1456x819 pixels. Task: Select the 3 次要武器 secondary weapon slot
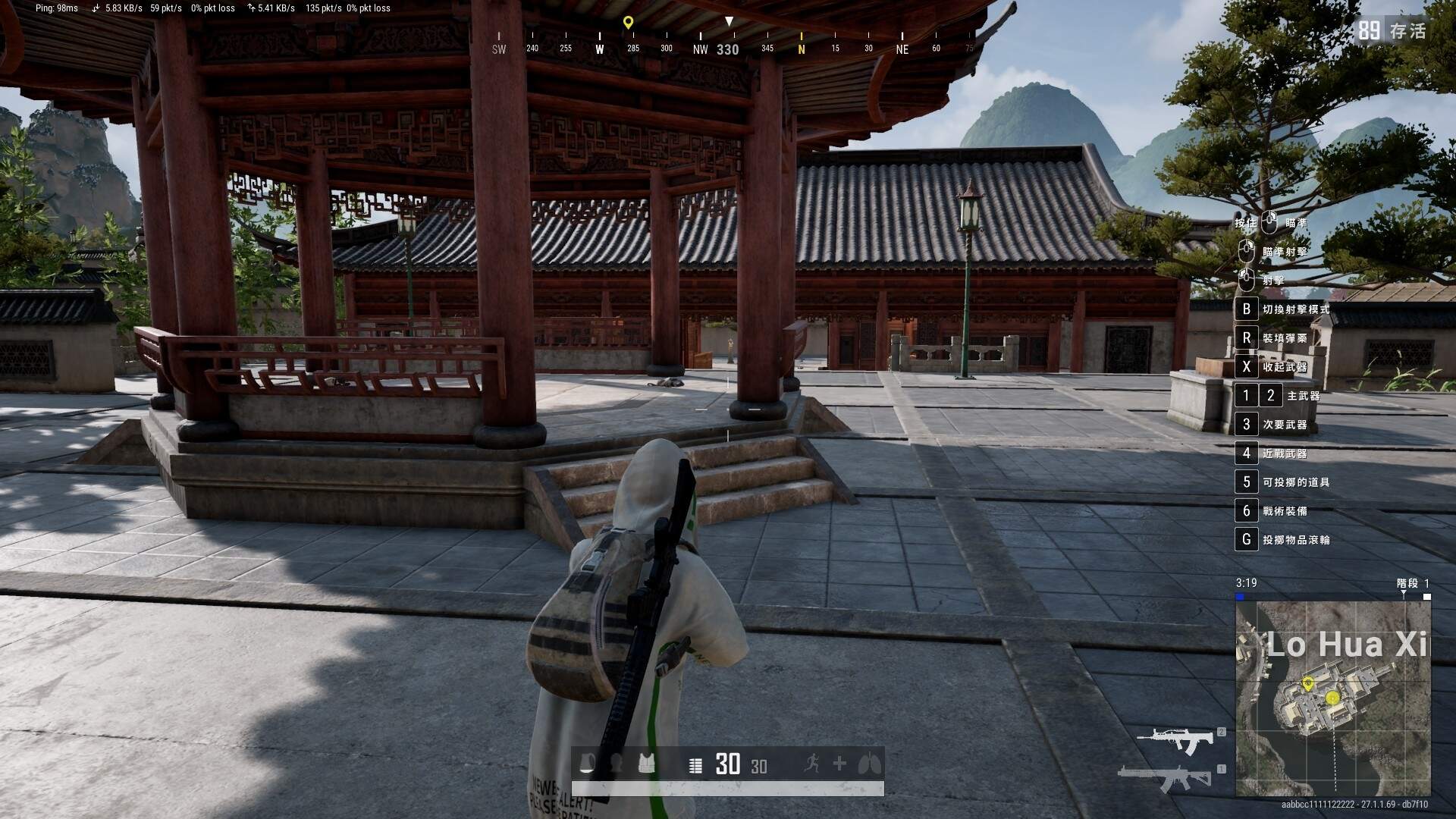click(1246, 424)
